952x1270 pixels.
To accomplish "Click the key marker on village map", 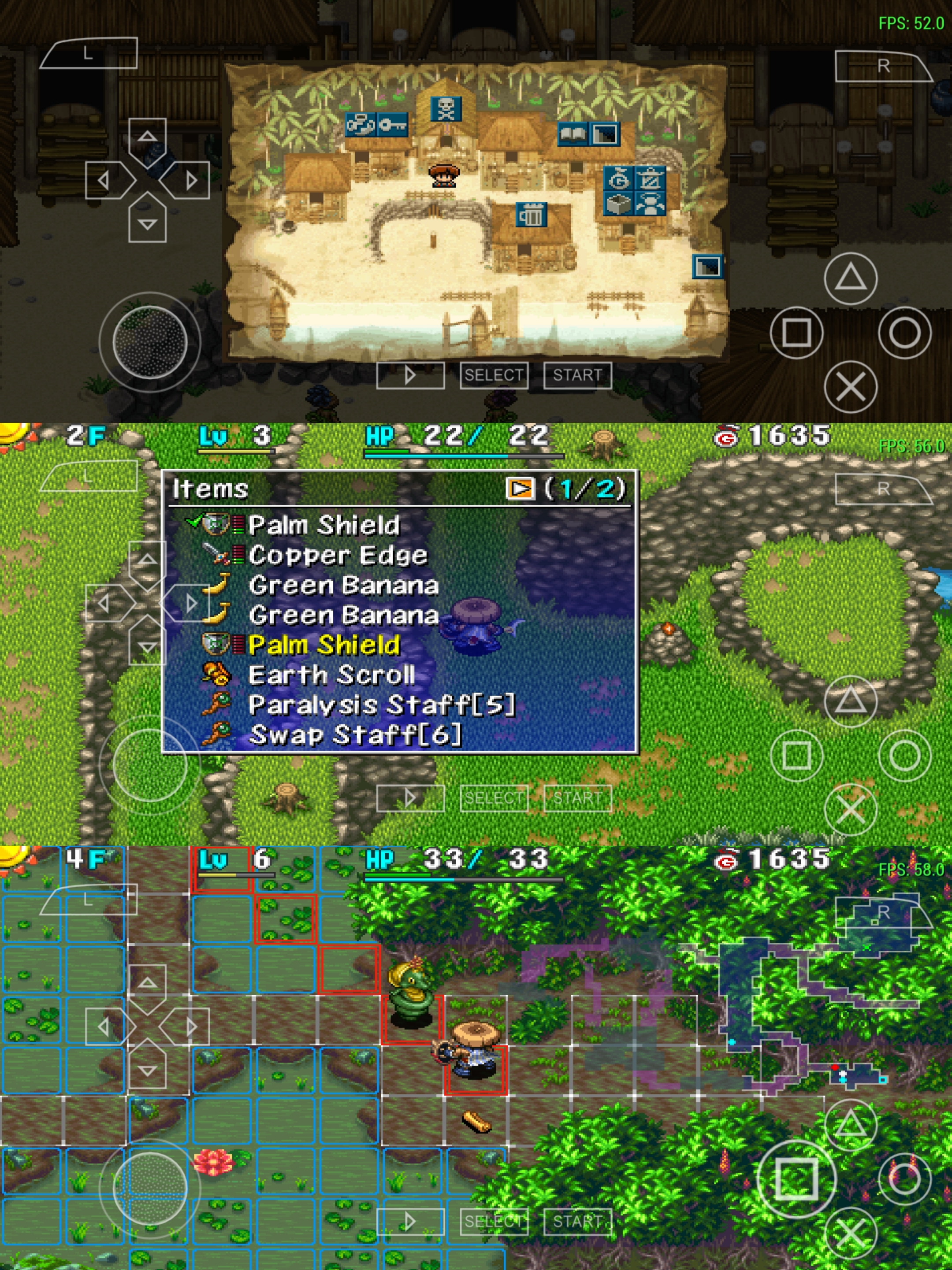I will tap(393, 125).
